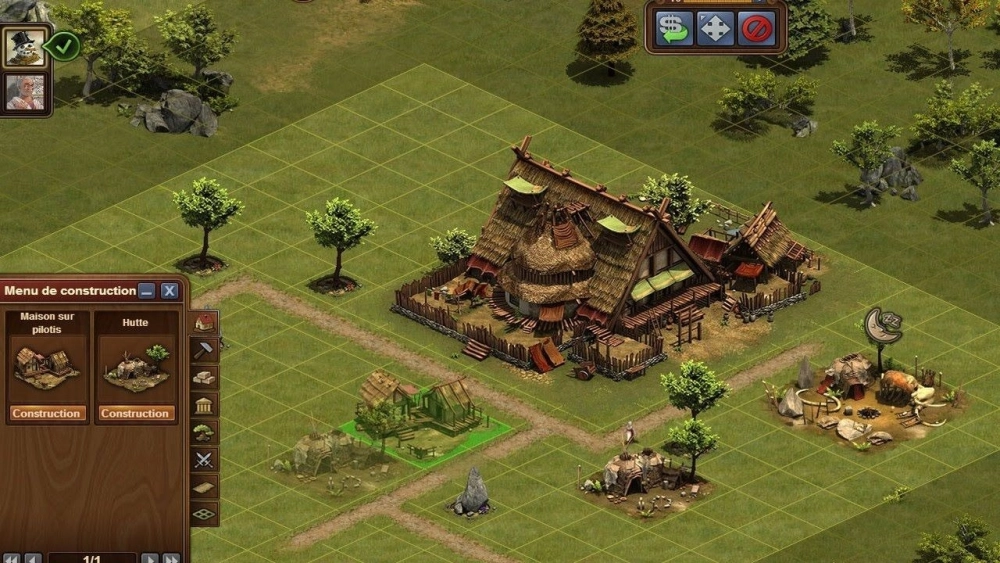Screen dimensions: 1000x563
Task: Collect the completed quest green checkmark
Action: (x=65, y=45)
